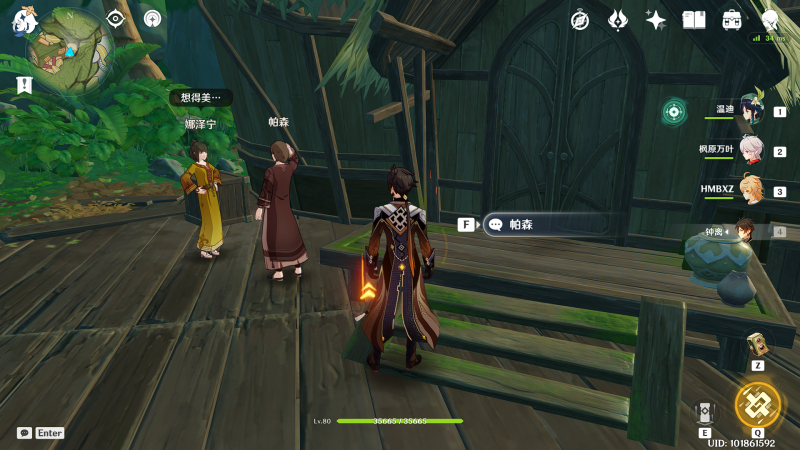Open the map from the minimap
The height and width of the screenshot is (450, 800).
coord(70,49)
